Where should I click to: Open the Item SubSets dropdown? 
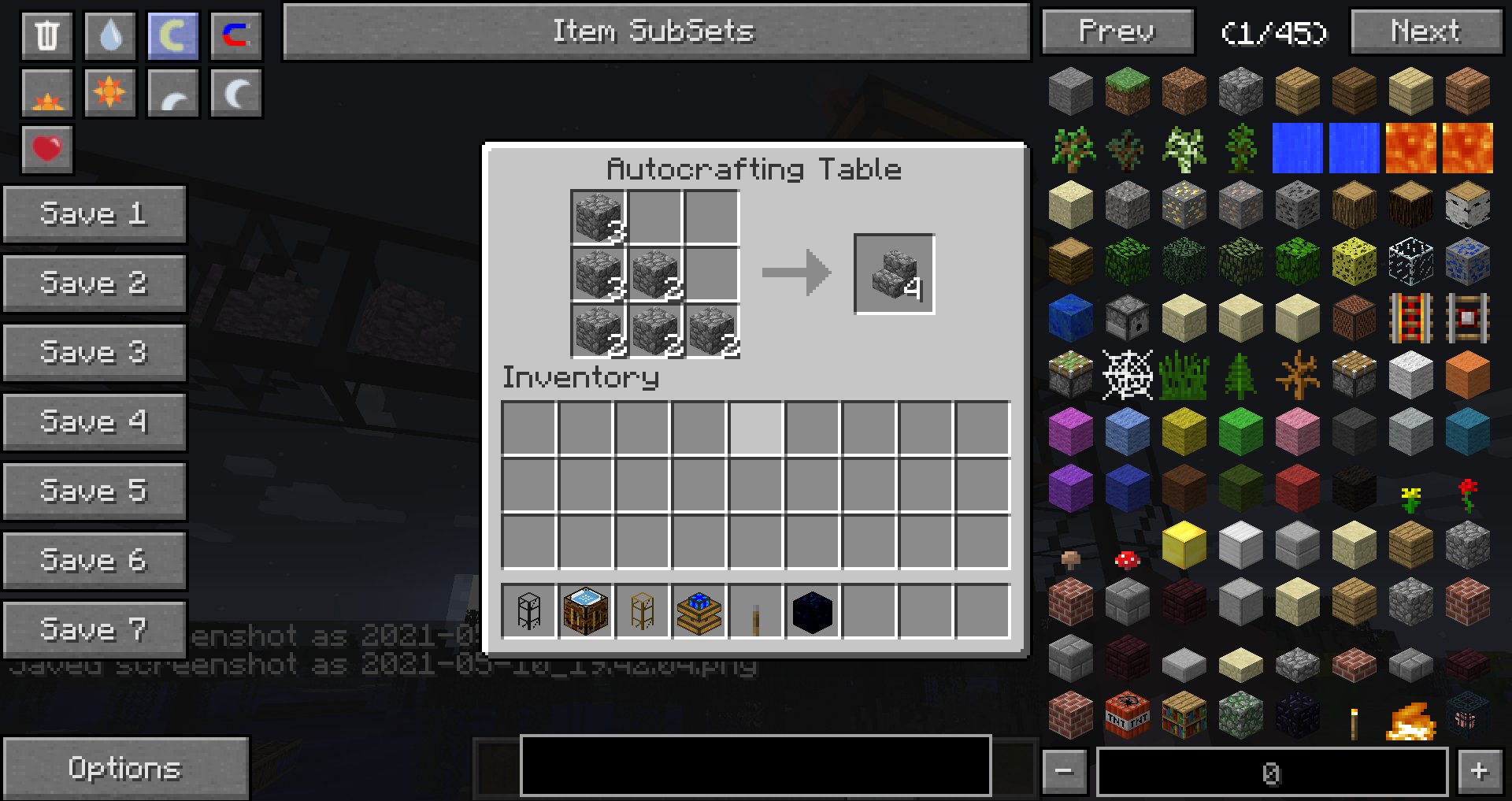point(655,32)
